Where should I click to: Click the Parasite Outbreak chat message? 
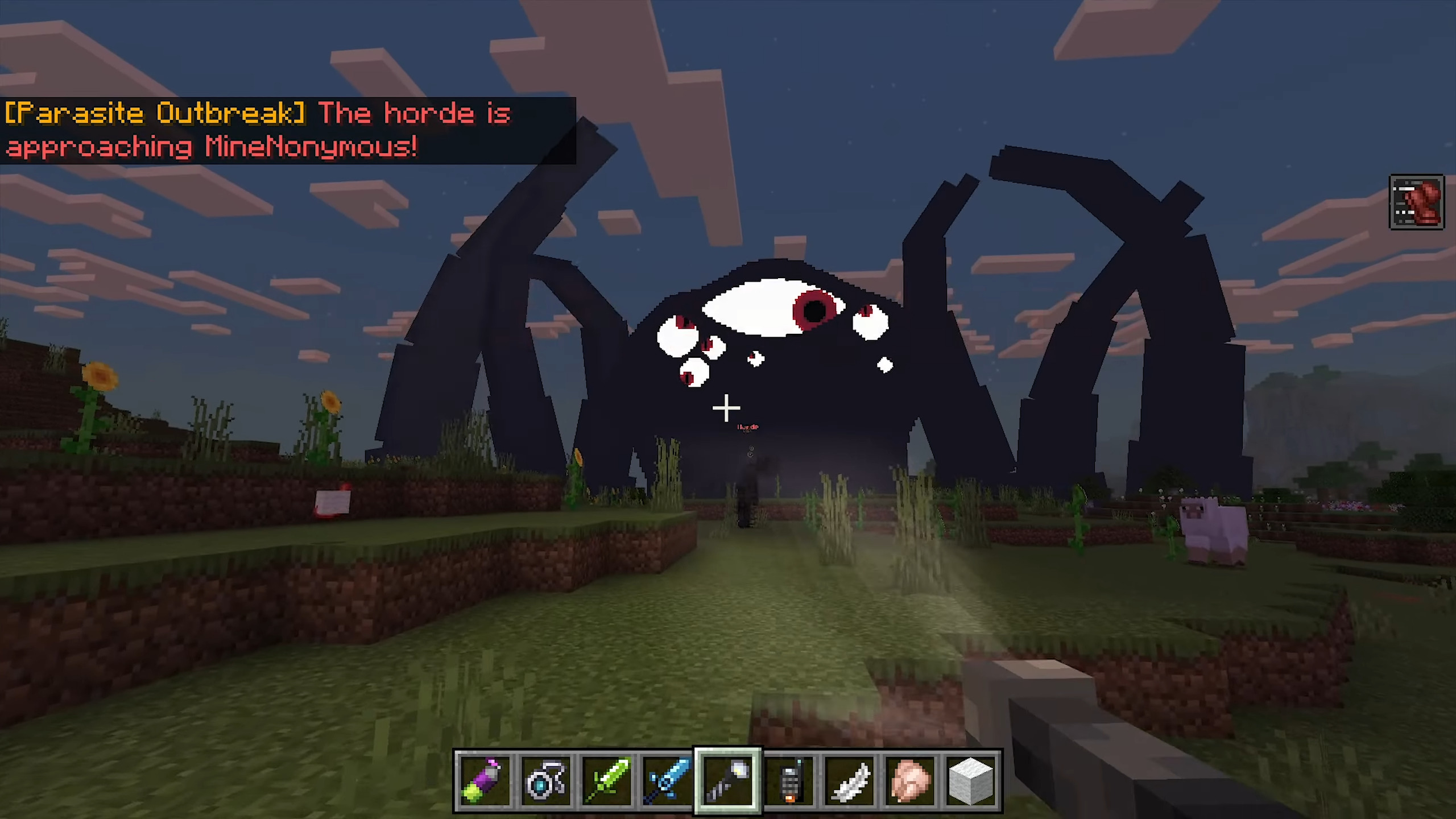[x=259, y=130]
